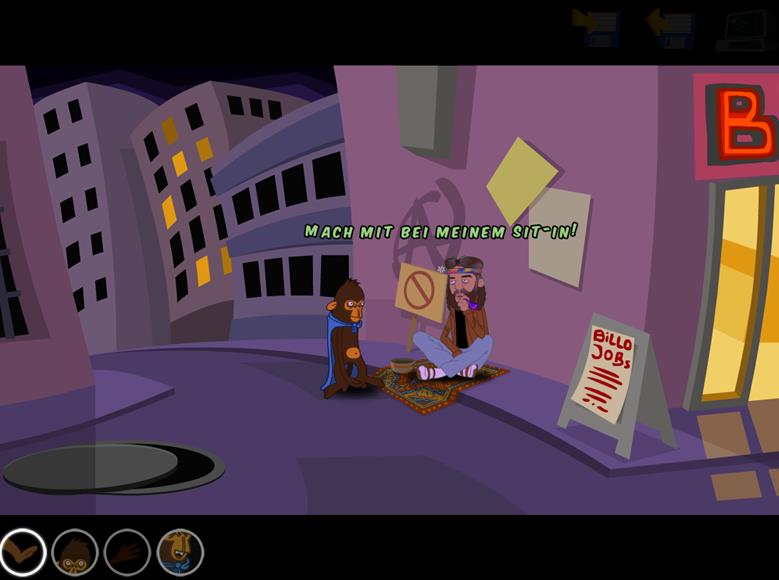Open the computer options menu icon

(744, 28)
